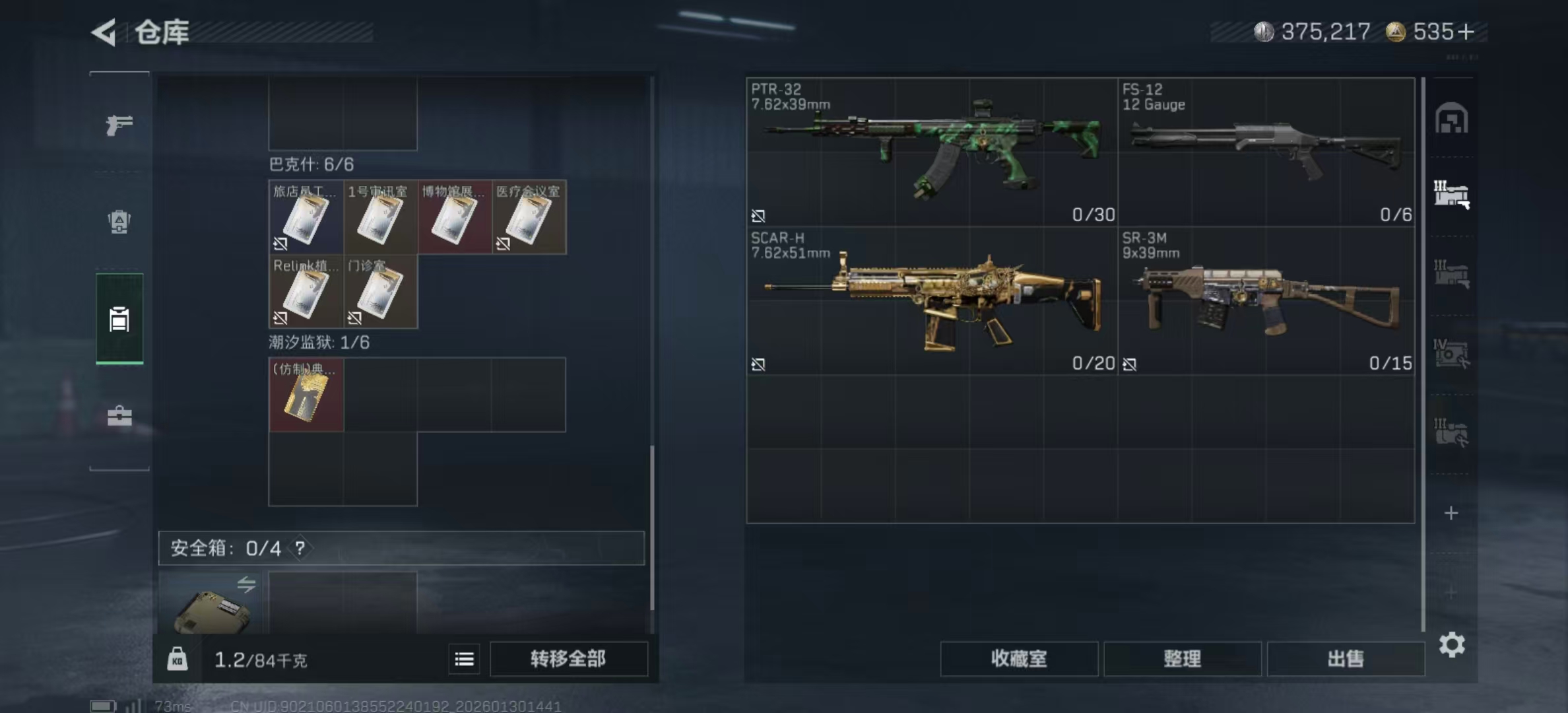Screen dimensions: 1568x713
Task: Select the (仿制)典 golden keycard
Action: (x=306, y=396)
